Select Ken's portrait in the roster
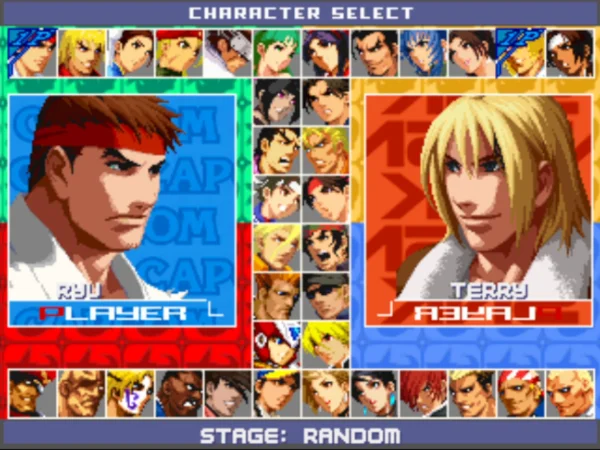Screen dimensions: 600x450 [x=82, y=53]
